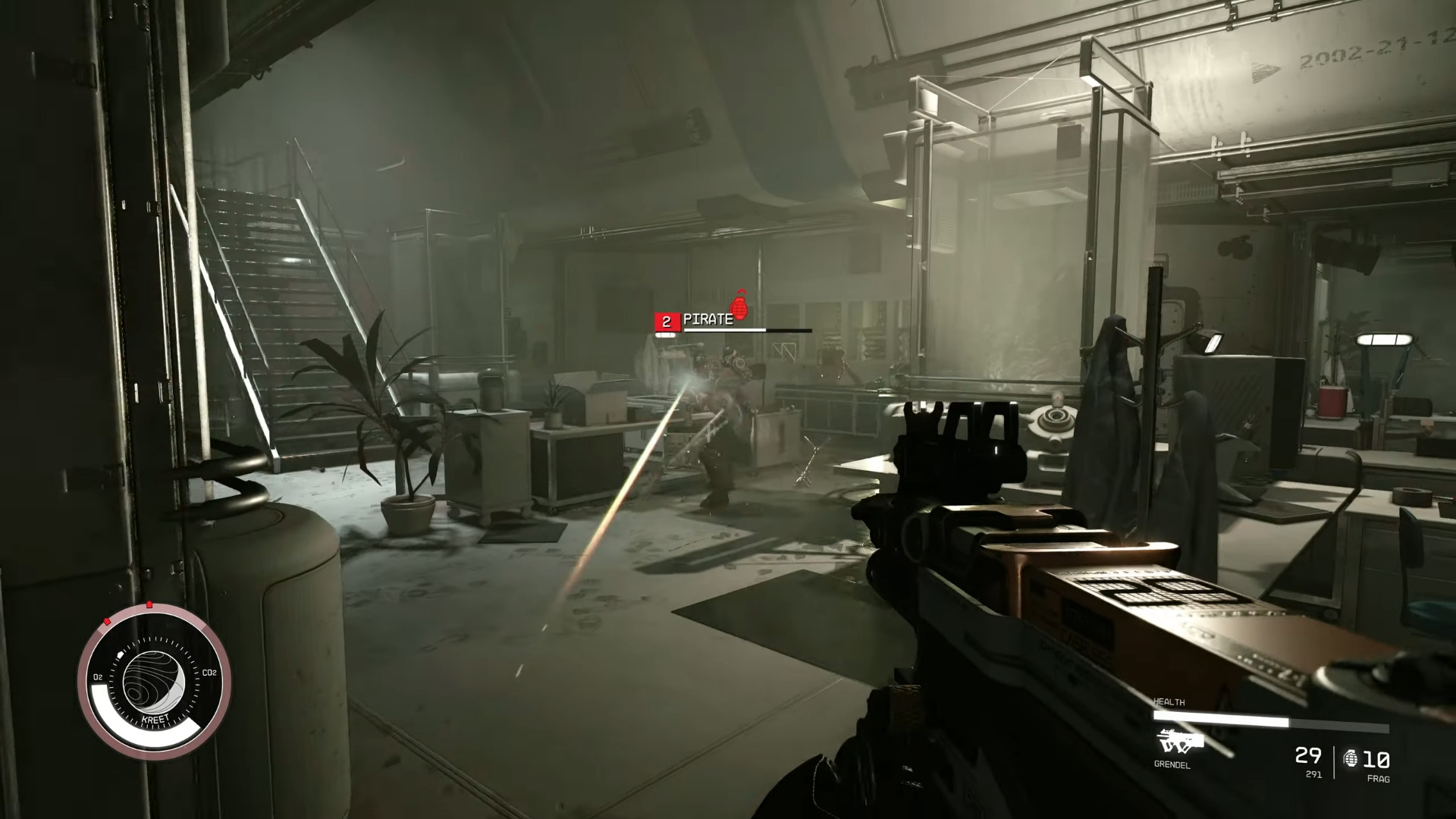The height and width of the screenshot is (819, 1456).
Task: Select the FRAG grenade icon near ammo count
Action: 1352,759
